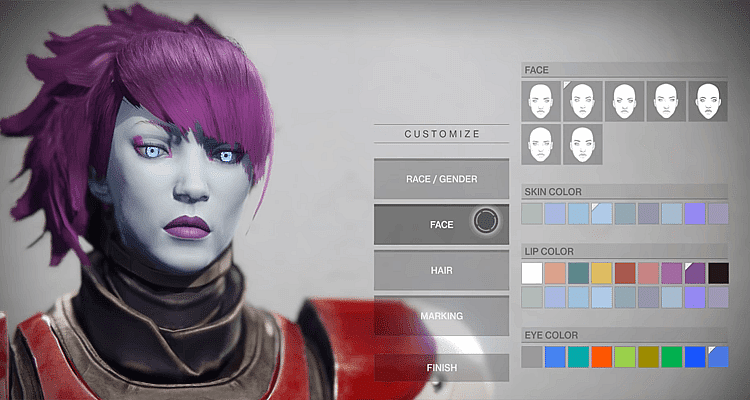Open the Hair customization section

click(441, 270)
